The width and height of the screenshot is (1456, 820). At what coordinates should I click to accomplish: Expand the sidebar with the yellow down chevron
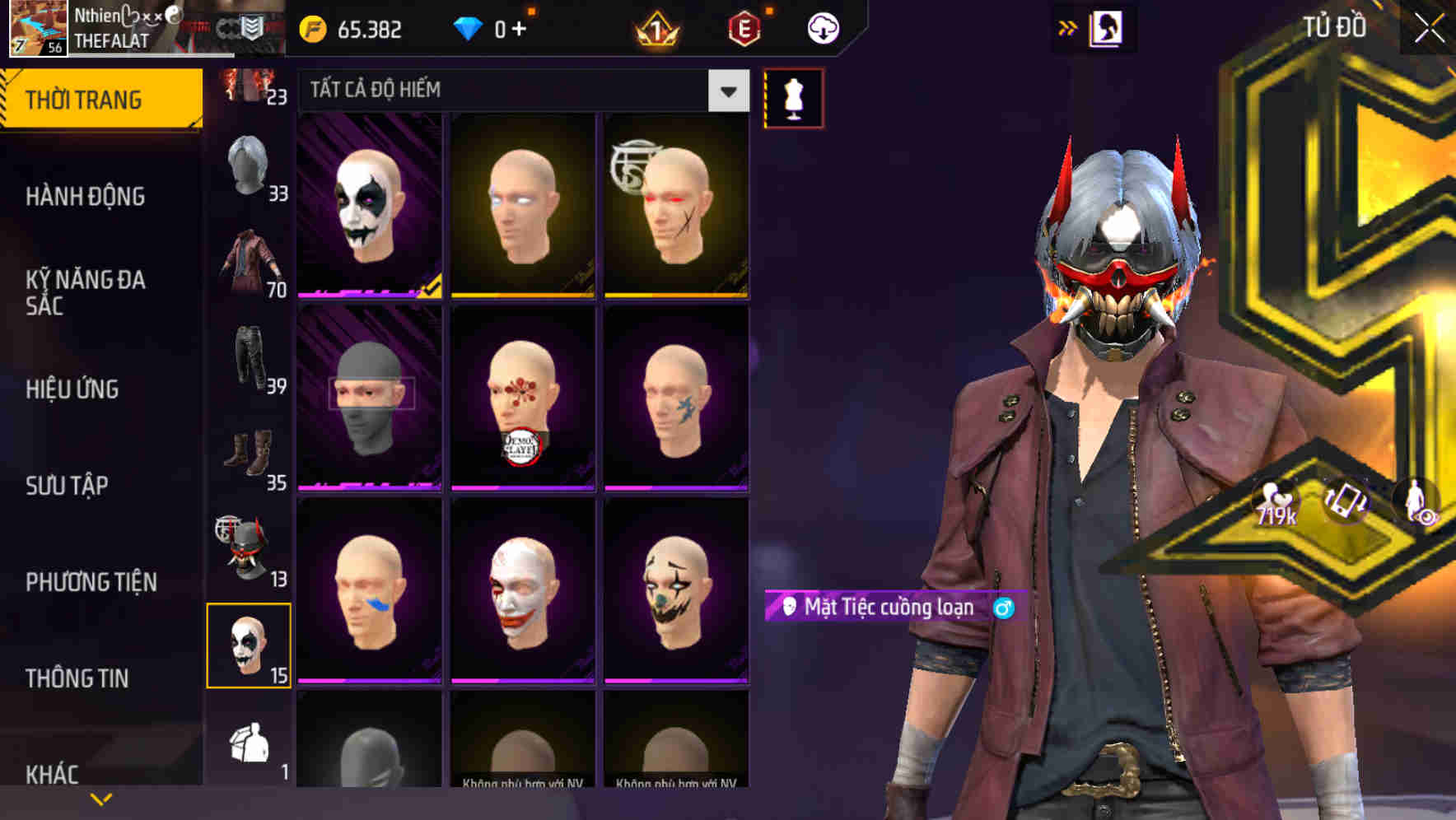pos(100,798)
